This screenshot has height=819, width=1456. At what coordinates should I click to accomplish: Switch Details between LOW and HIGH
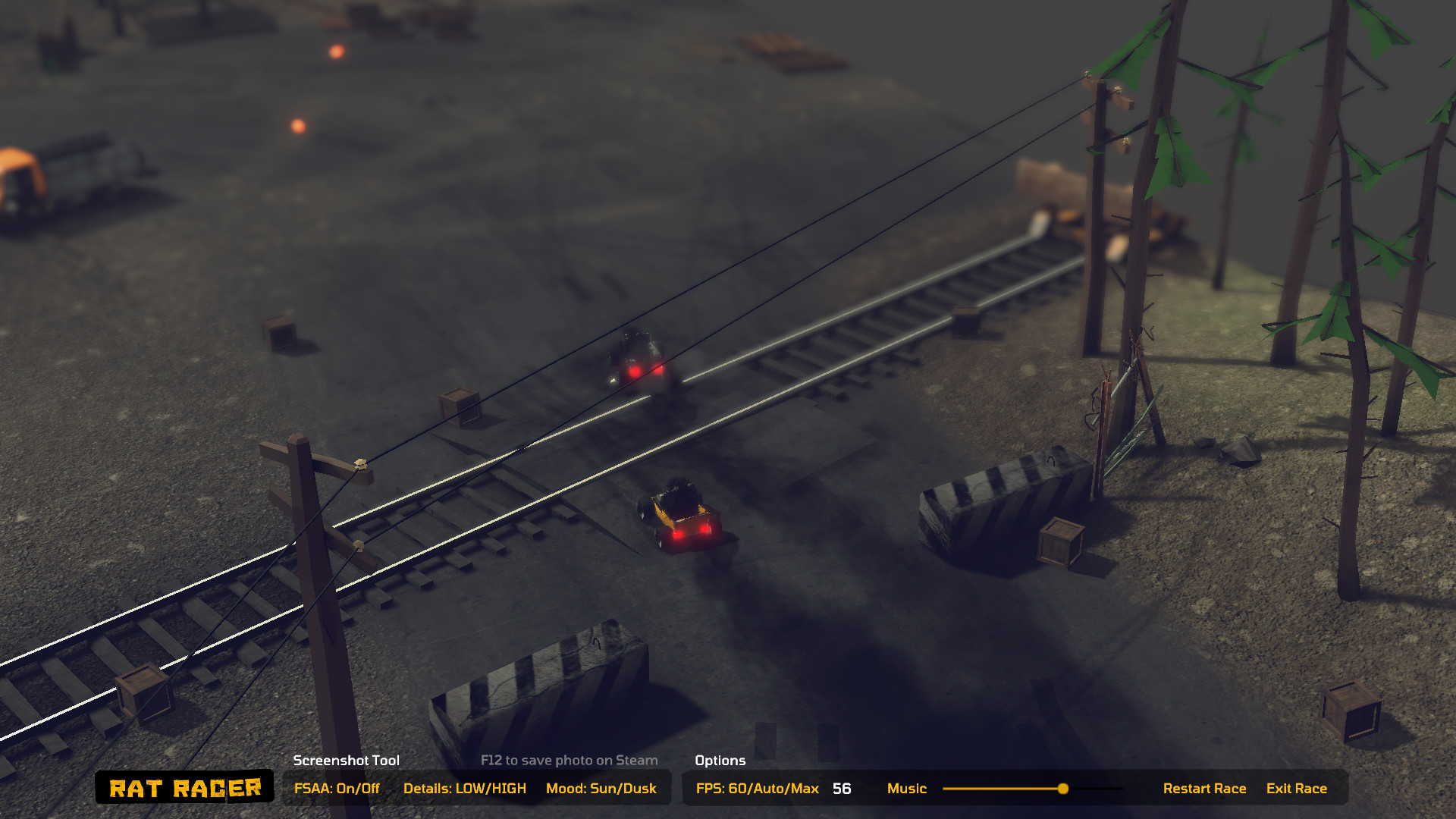click(x=466, y=788)
